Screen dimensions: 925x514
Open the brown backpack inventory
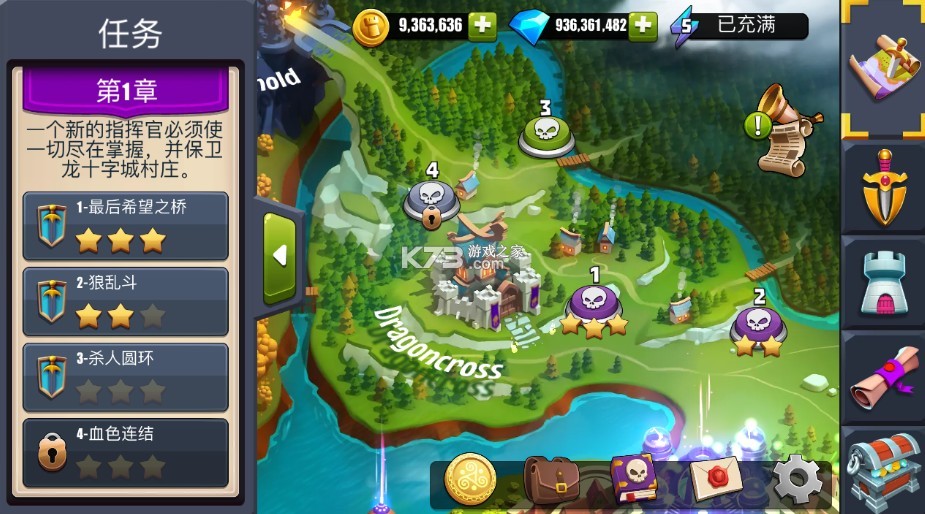coord(551,481)
